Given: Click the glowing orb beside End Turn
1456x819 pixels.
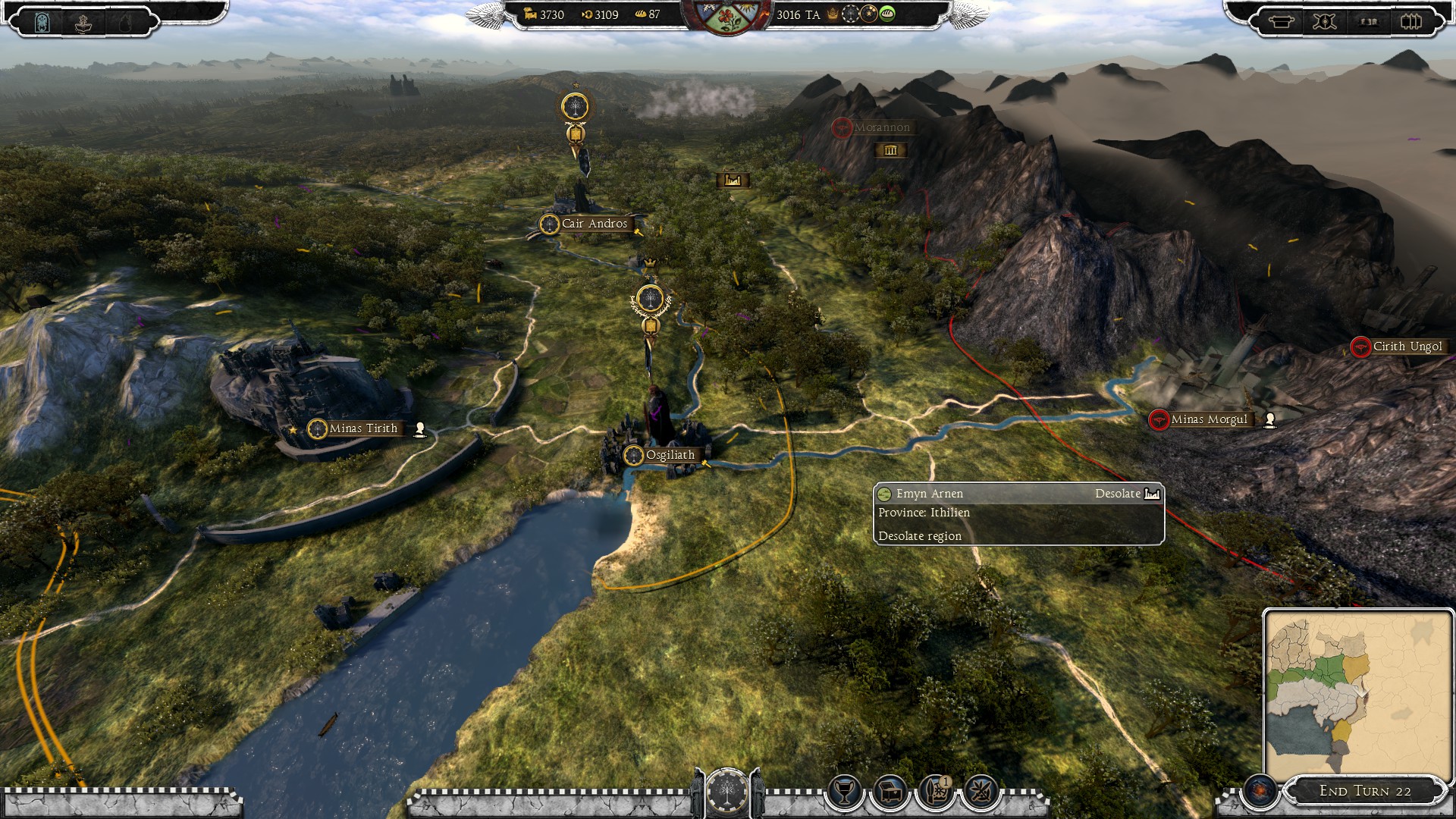Looking at the screenshot, I should (x=1260, y=791).
